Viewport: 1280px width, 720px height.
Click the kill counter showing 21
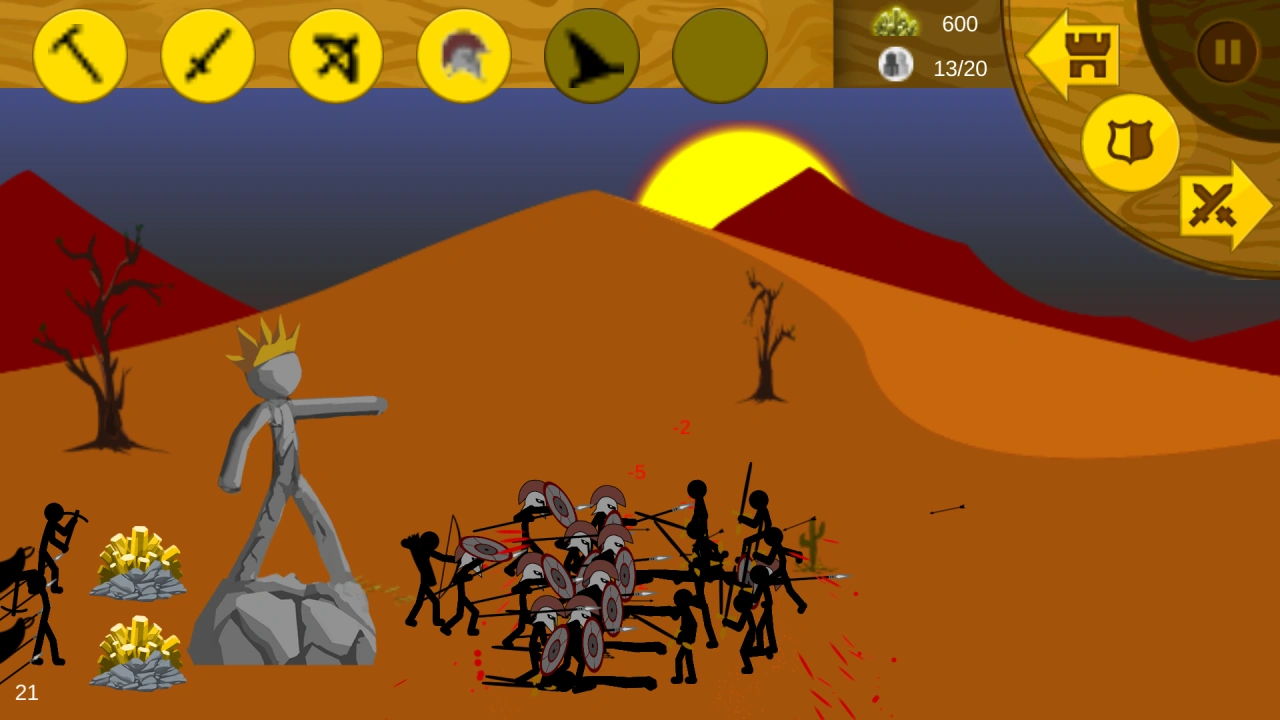click(29, 692)
